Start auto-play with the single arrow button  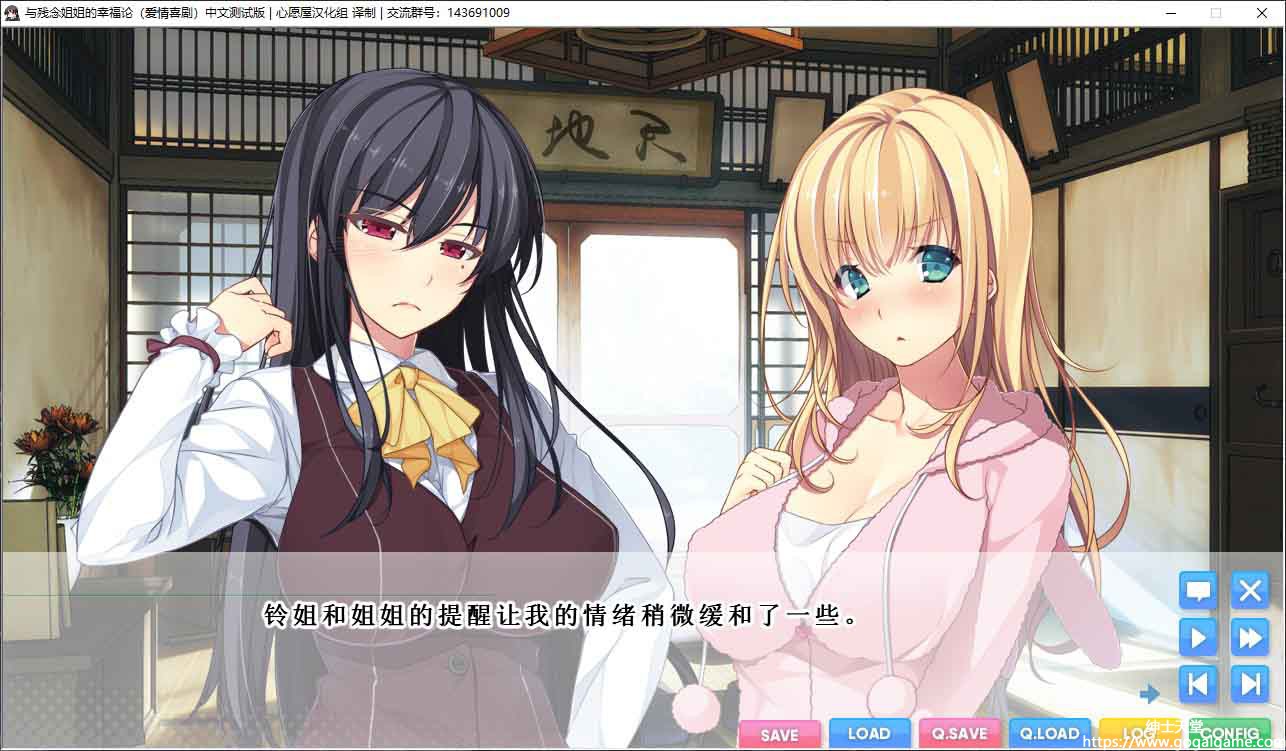tap(1198, 637)
